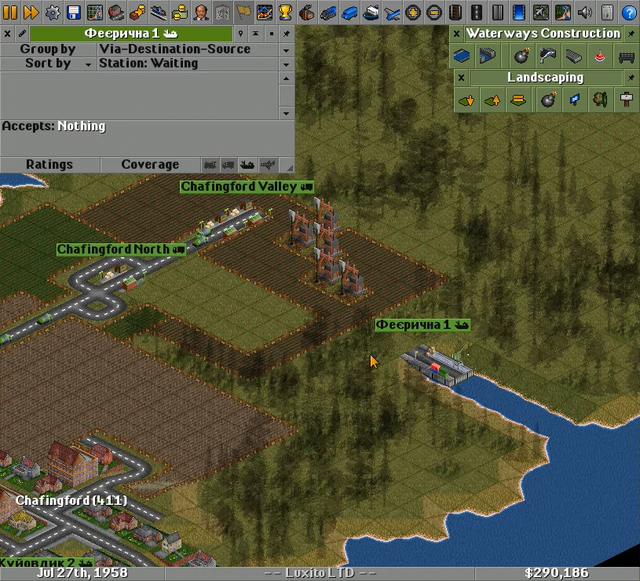Close the Landscaping toolbar

[462, 77]
